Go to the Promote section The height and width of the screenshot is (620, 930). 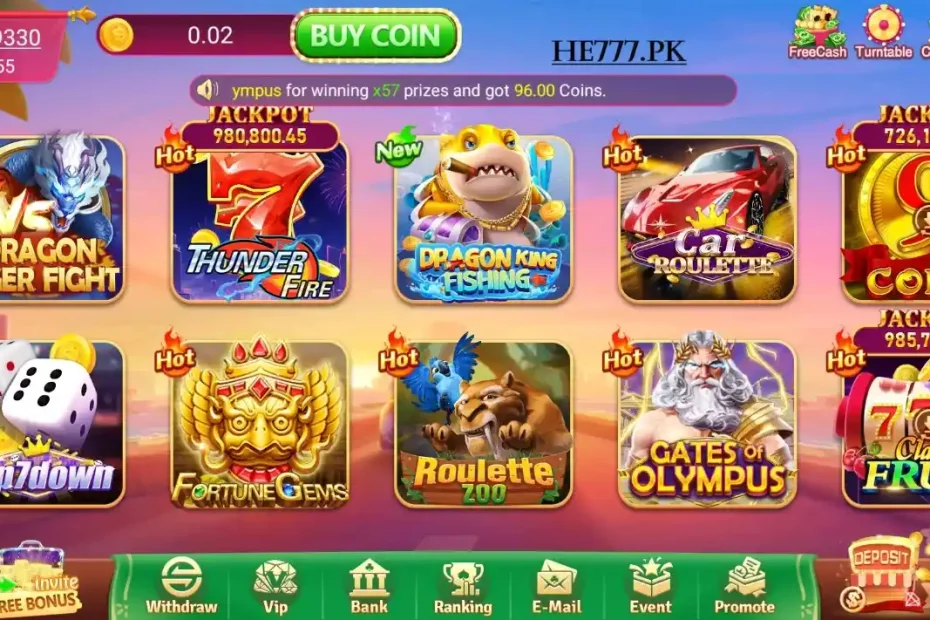744,586
